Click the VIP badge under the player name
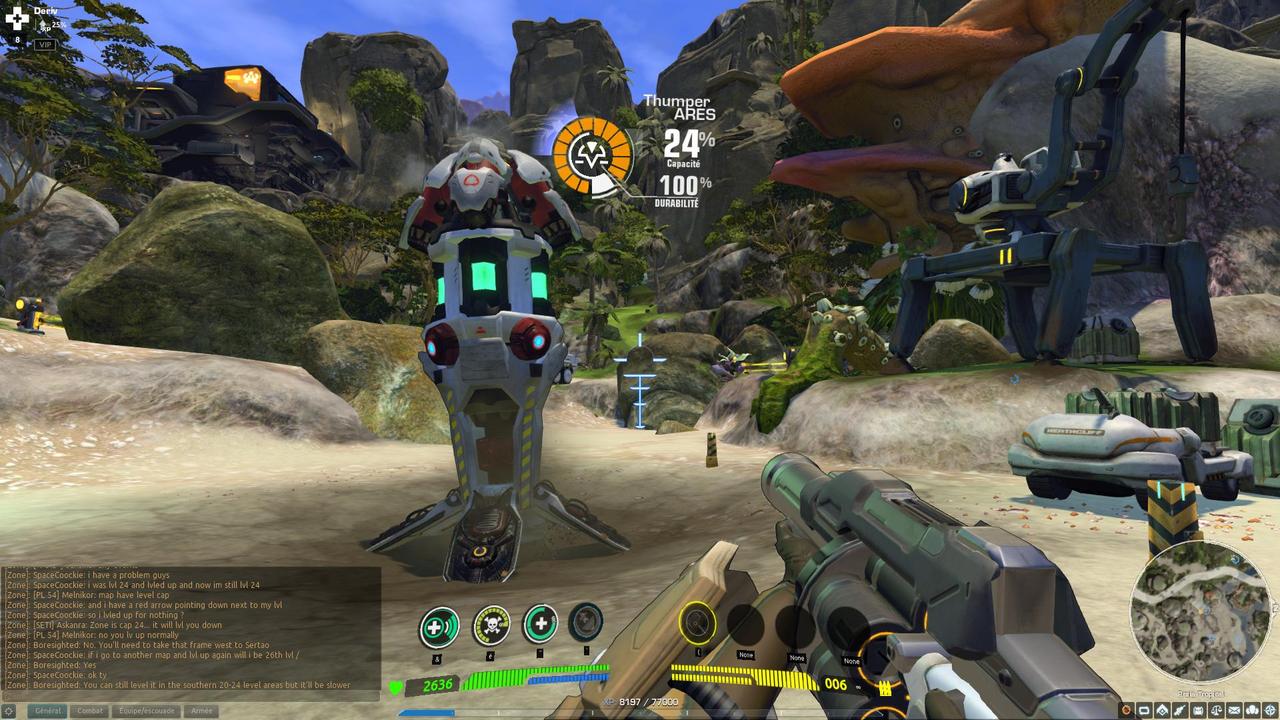The width and height of the screenshot is (1280, 720). pos(45,44)
